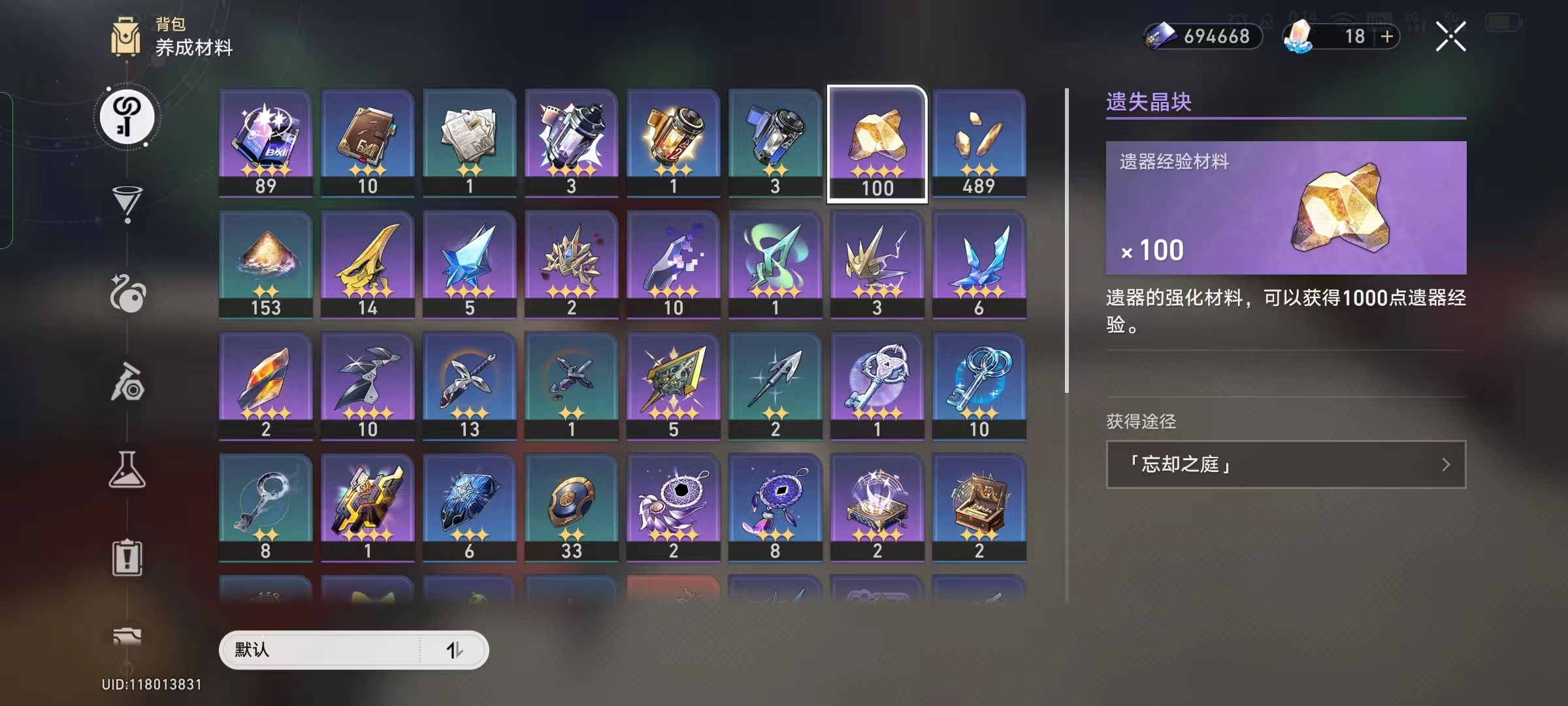Choose the brown journal item with 10

367,143
